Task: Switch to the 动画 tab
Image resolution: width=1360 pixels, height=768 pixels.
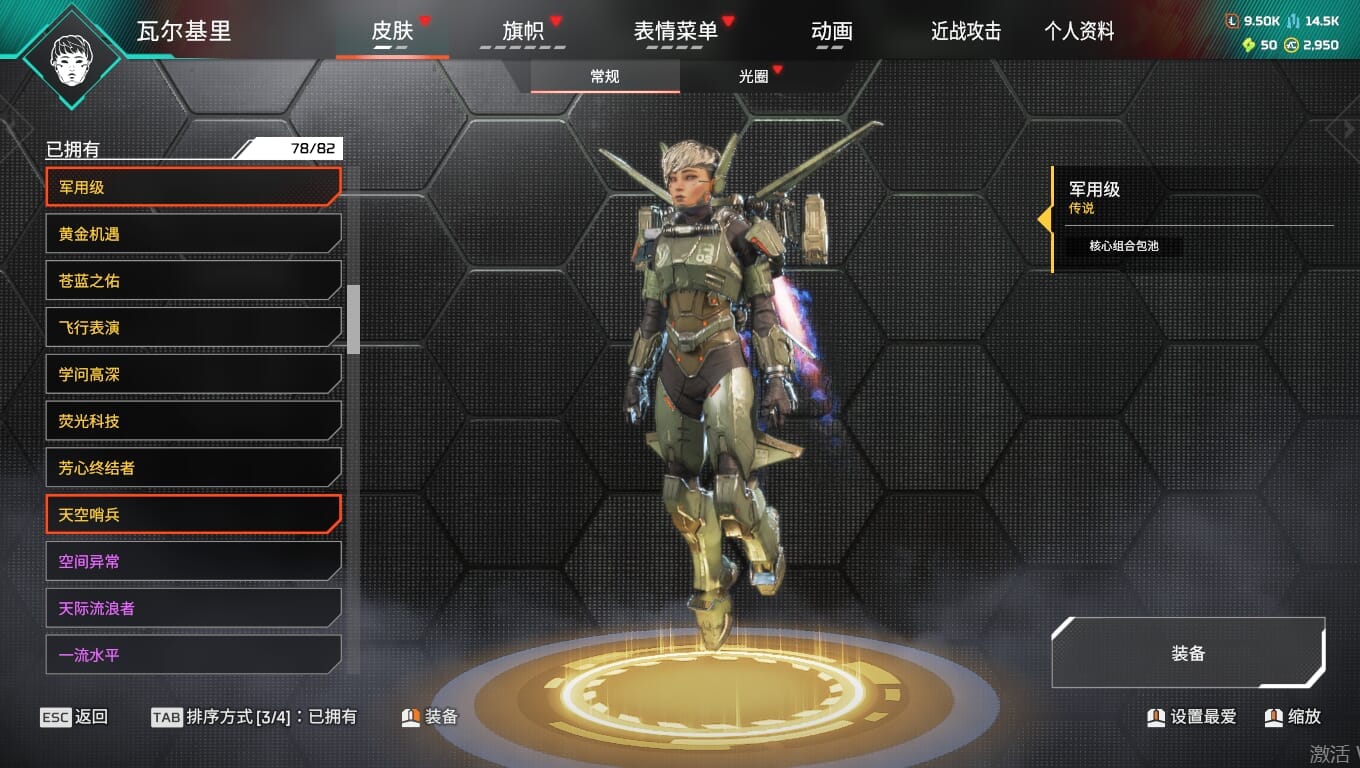Action: pos(831,32)
